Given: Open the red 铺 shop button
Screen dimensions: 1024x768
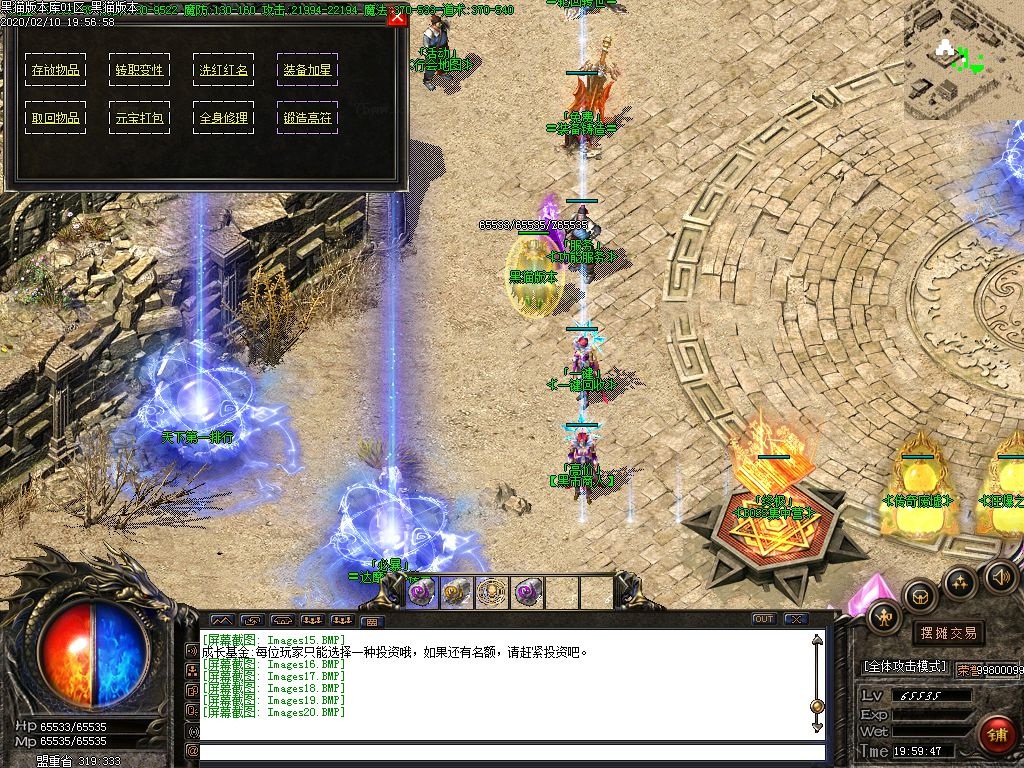Looking at the screenshot, I should click(995, 734).
